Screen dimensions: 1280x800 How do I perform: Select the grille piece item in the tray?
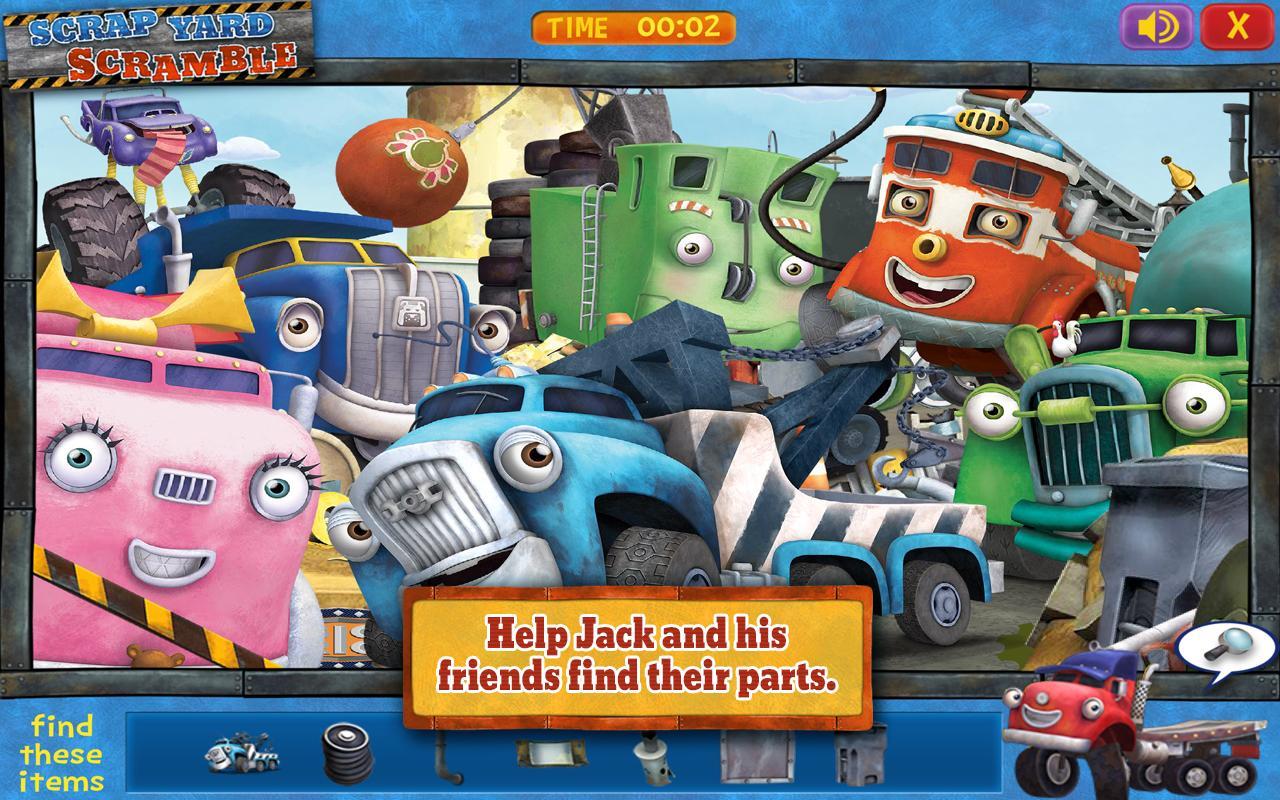(858, 758)
